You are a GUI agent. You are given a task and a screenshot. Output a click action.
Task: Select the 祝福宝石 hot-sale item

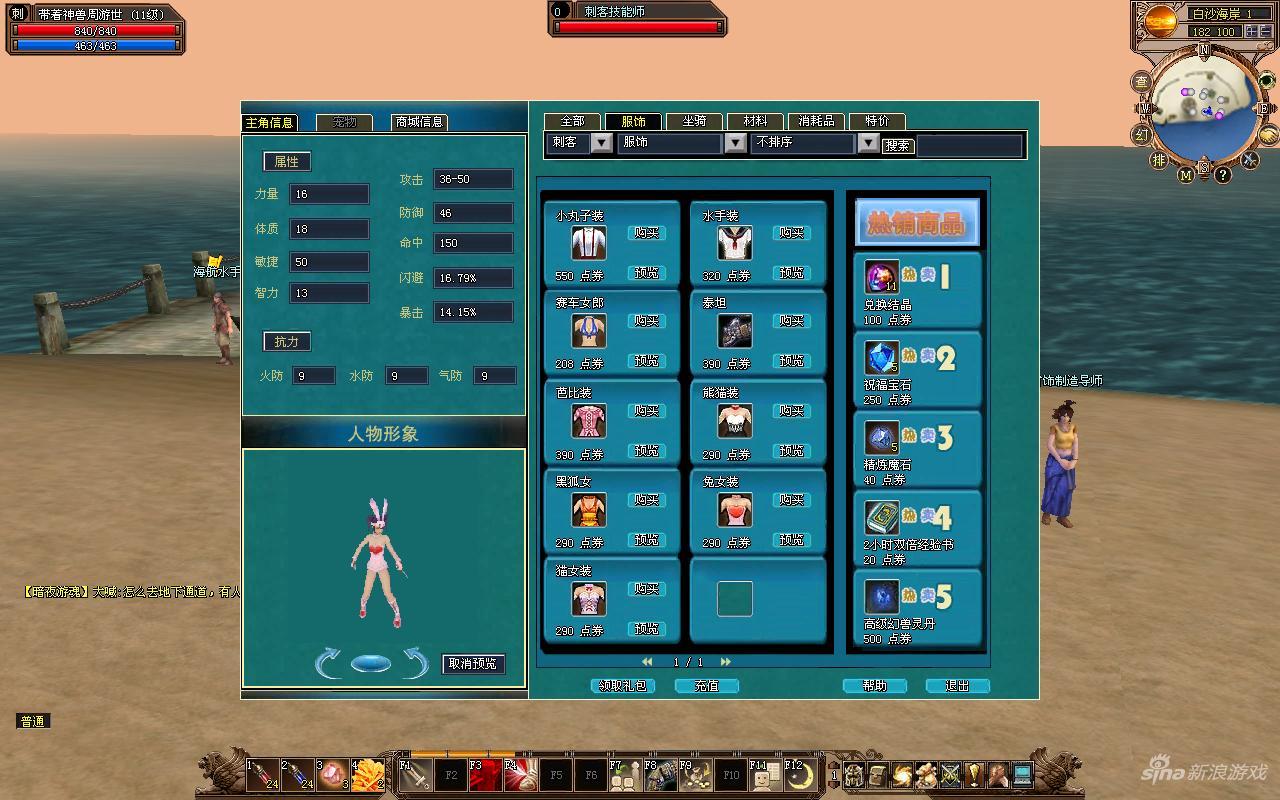pos(917,370)
